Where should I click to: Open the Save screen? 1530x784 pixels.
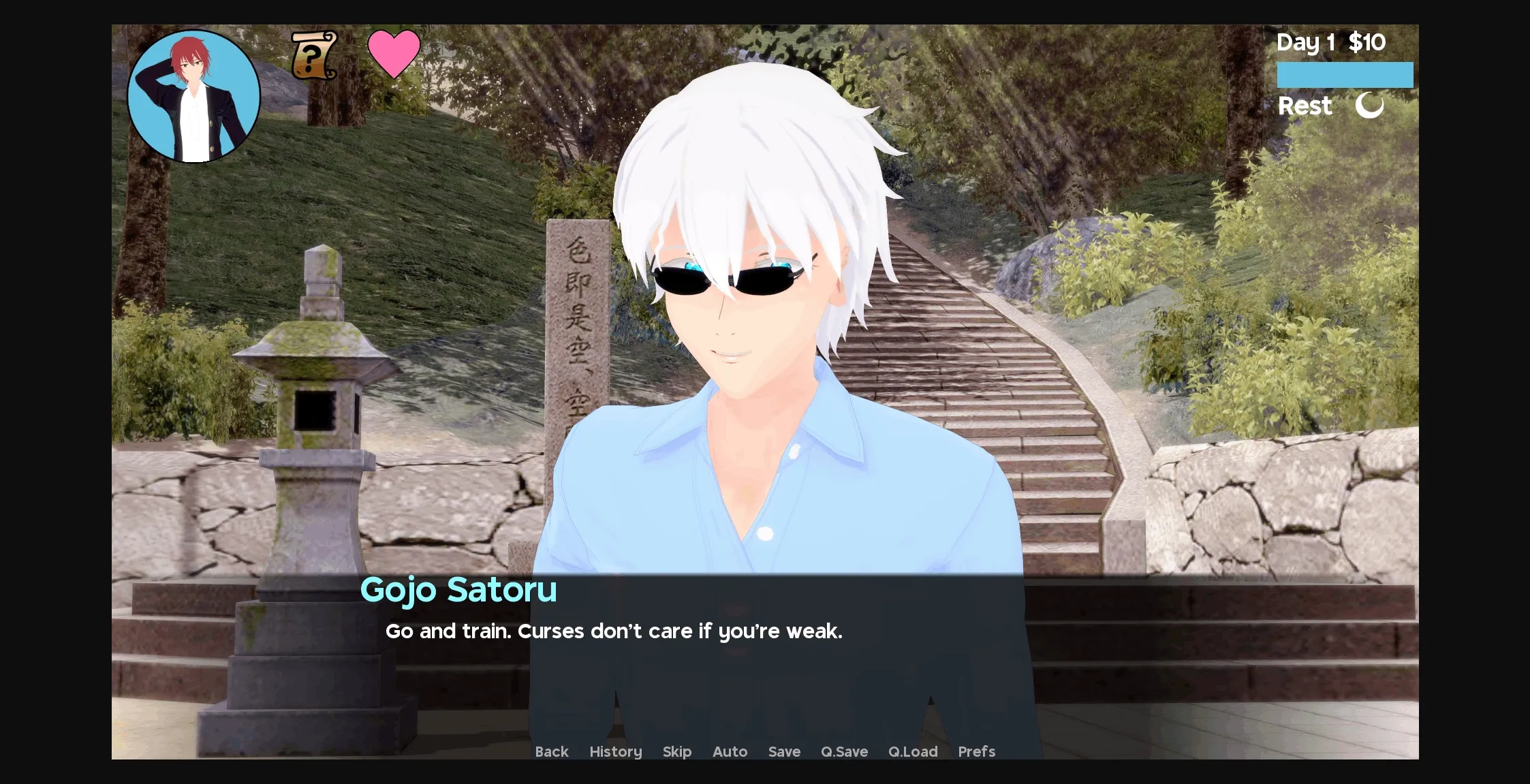coord(784,751)
